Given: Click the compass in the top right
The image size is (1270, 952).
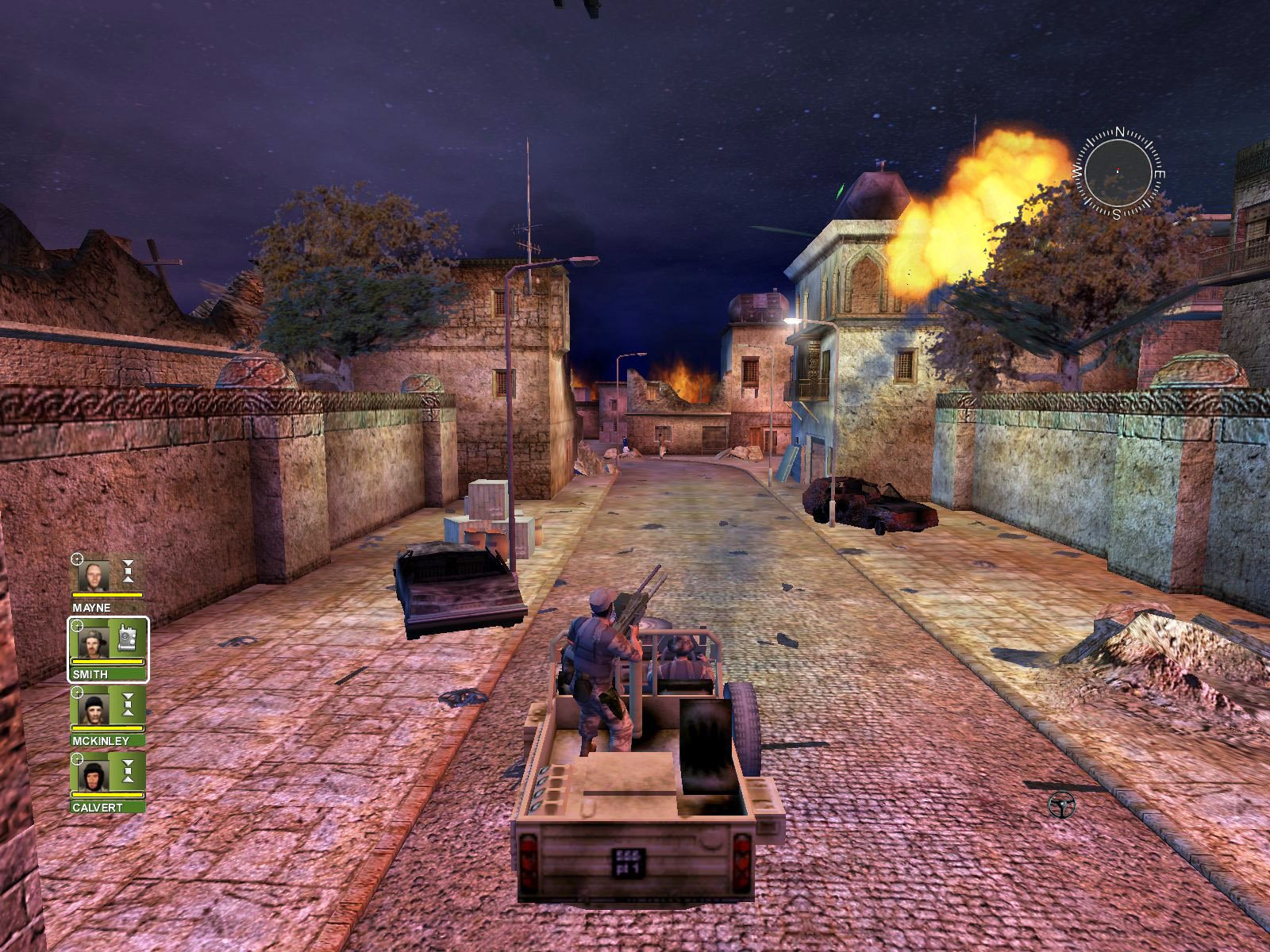Looking at the screenshot, I should point(1118,171).
